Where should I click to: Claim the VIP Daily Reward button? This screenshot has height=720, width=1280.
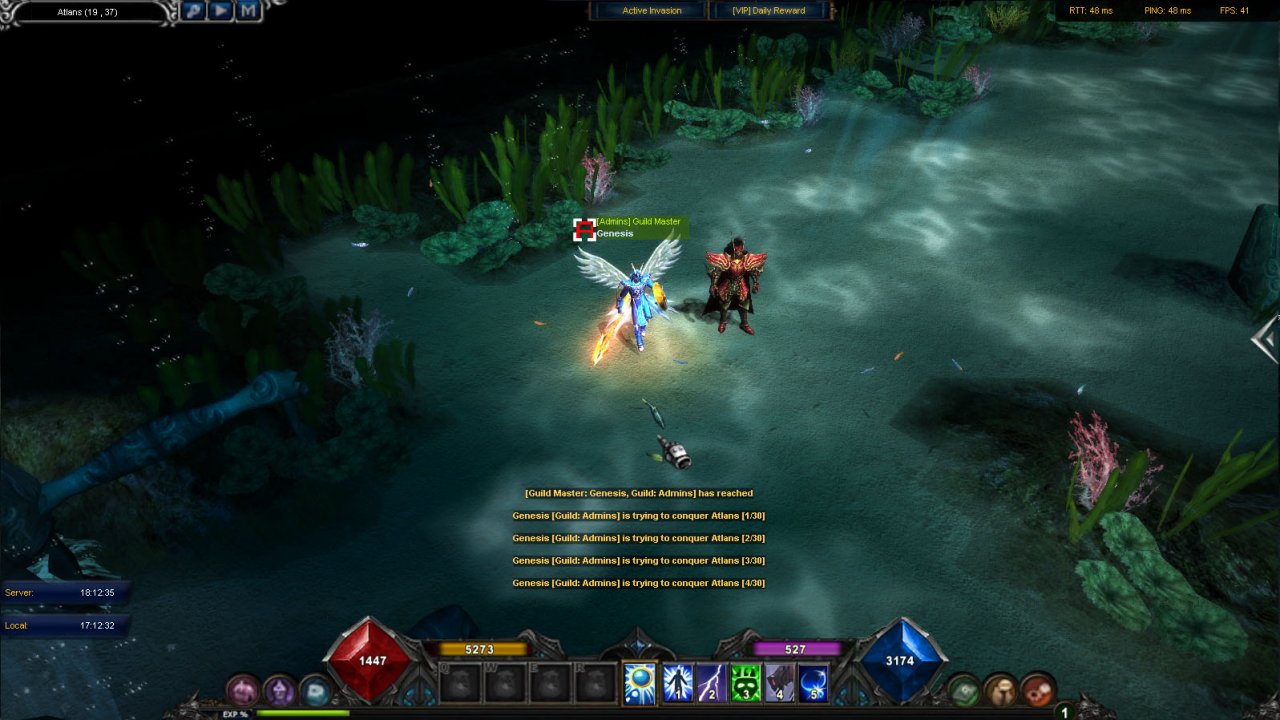coord(769,11)
